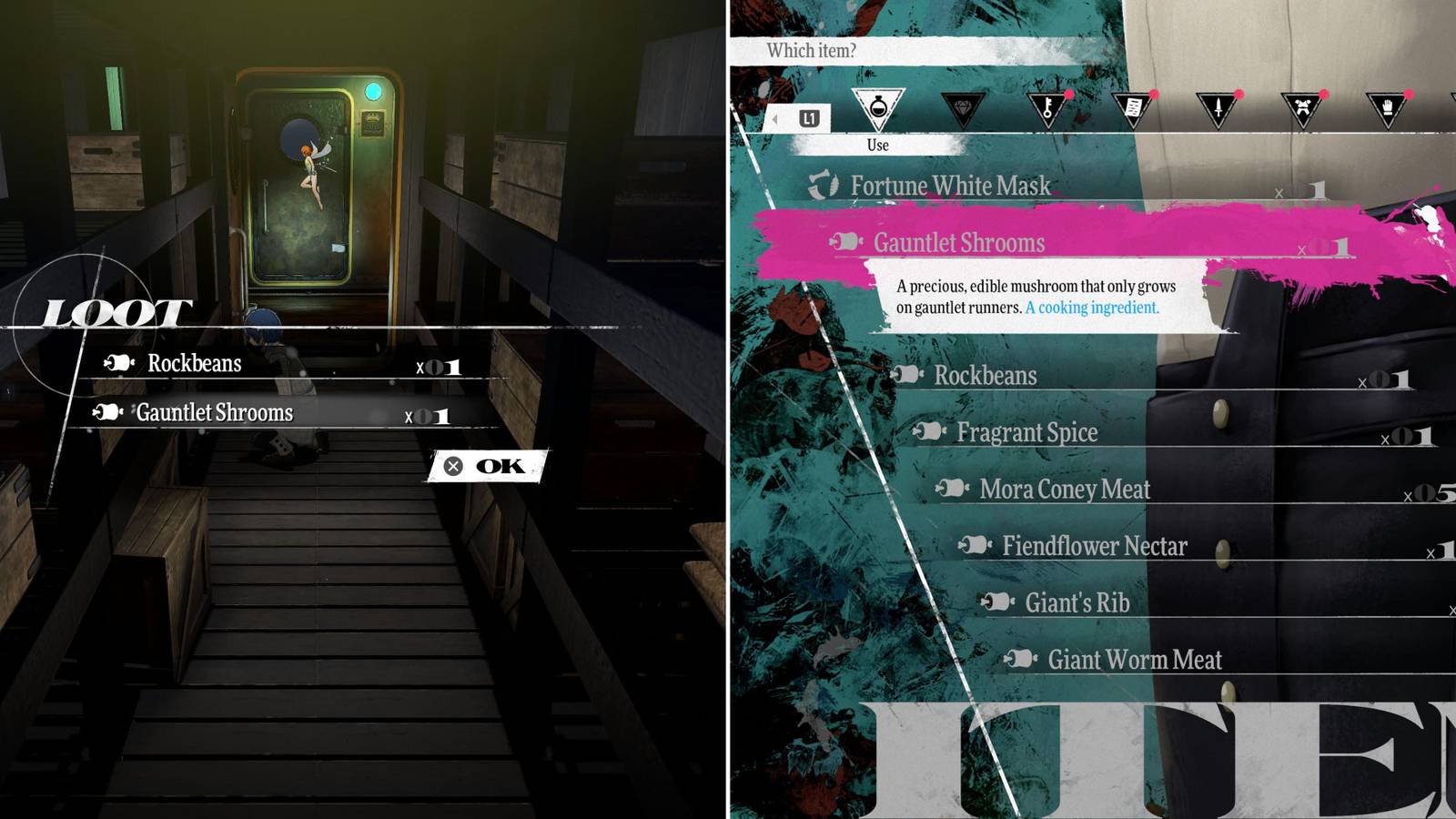The height and width of the screenshot is (819, 1456).
Task: Select Fiendflower Nectar in the inventory
Action: pos(1095,547)
